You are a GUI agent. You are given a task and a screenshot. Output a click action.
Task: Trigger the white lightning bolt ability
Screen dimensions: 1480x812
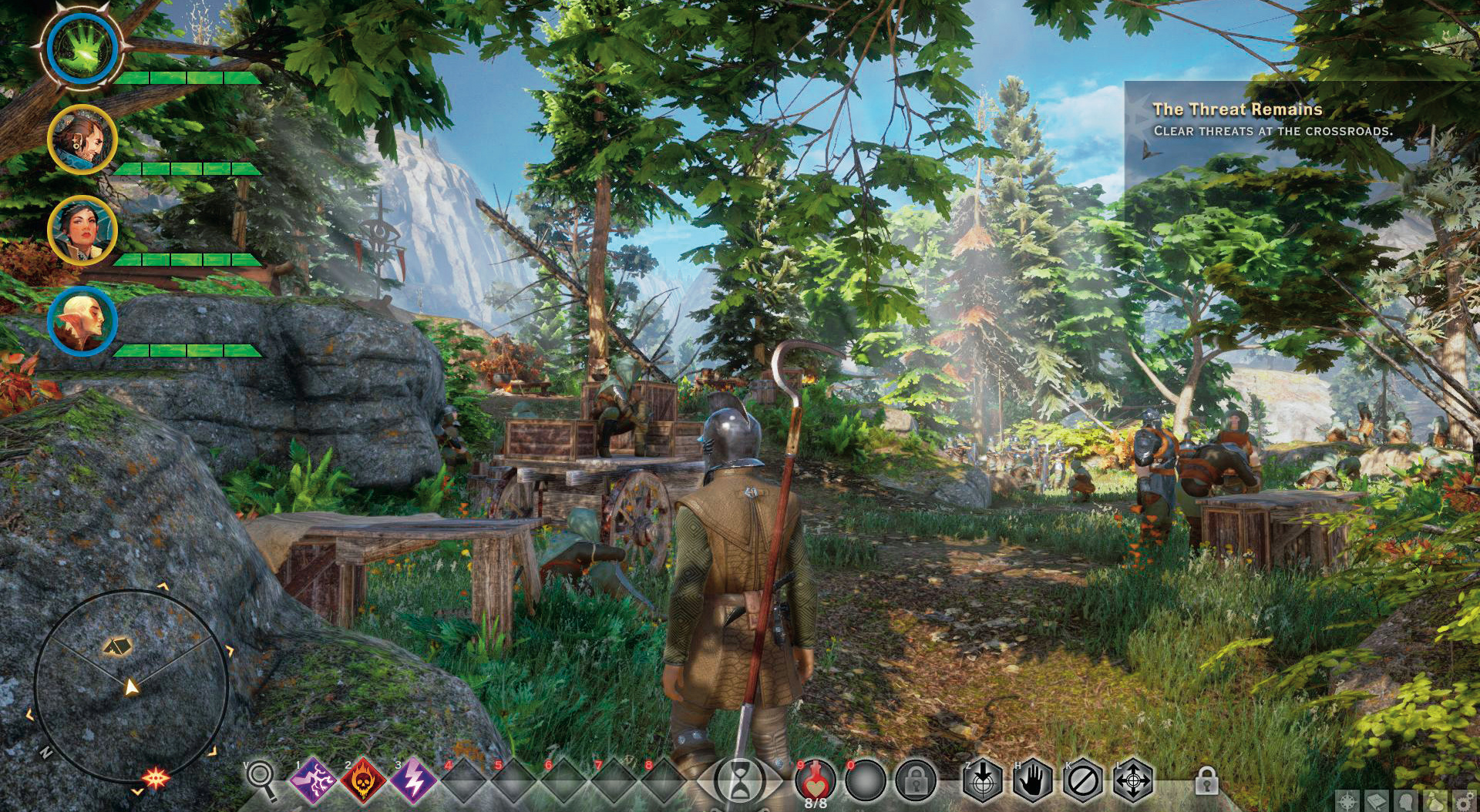point(413,781)
